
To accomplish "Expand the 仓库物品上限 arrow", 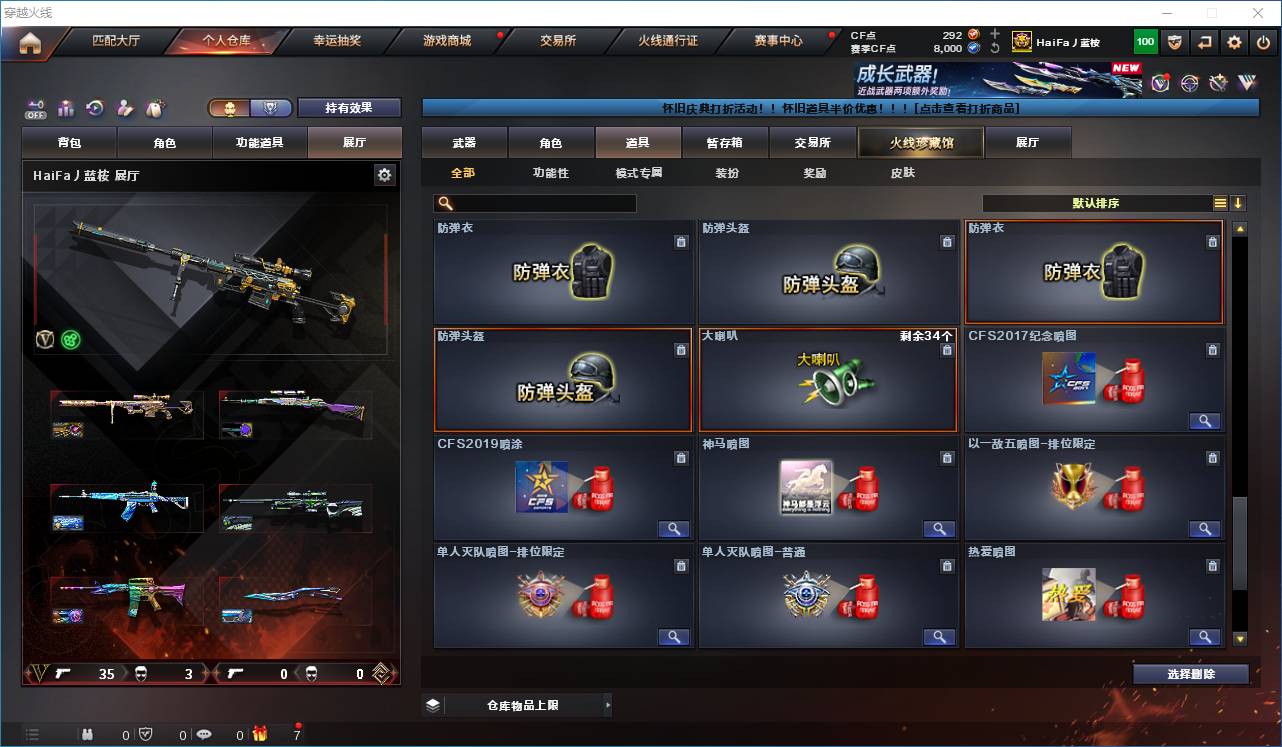I will point(608,704).
